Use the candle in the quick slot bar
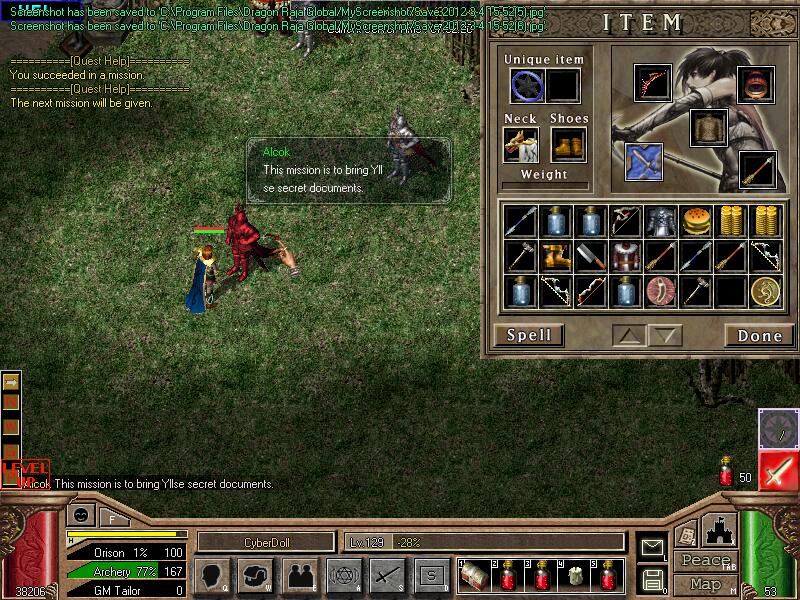This screenshot has height=600, width=800. pos(576,576)
